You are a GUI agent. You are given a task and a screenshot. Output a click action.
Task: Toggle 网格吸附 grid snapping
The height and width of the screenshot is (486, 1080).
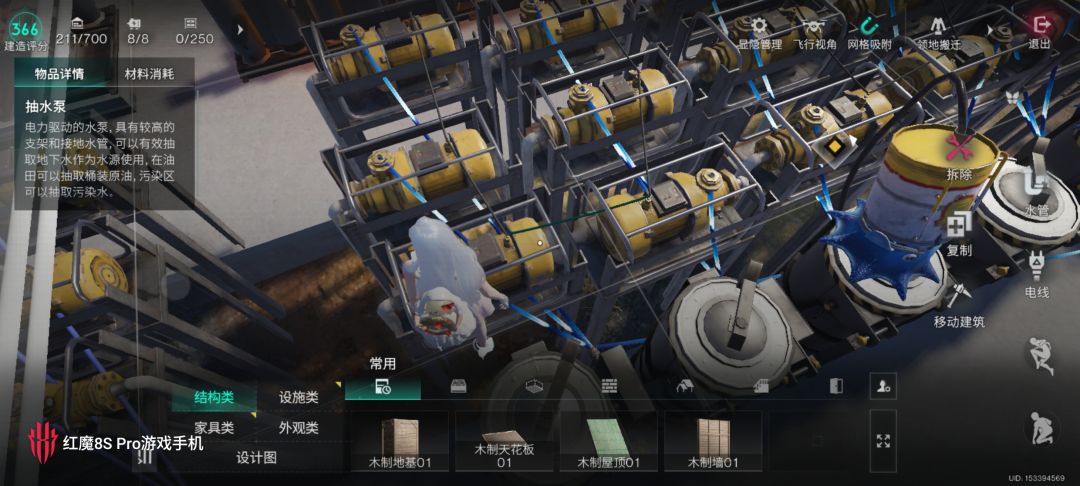pyautogui.click(x=869, y=30)
